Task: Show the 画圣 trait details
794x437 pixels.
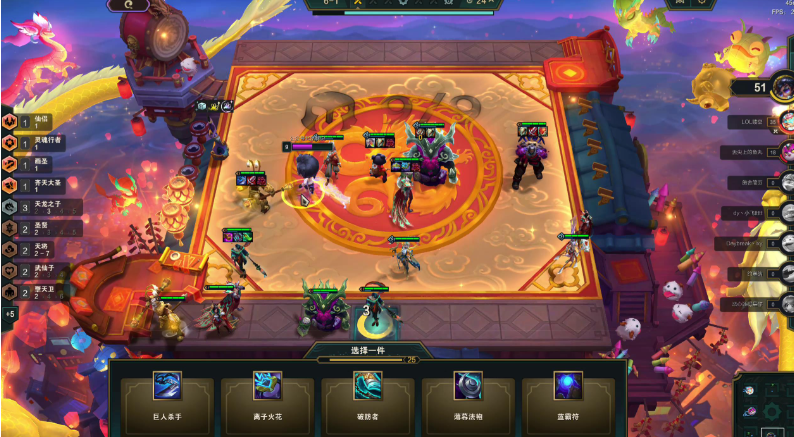Action: pos(30,163)
